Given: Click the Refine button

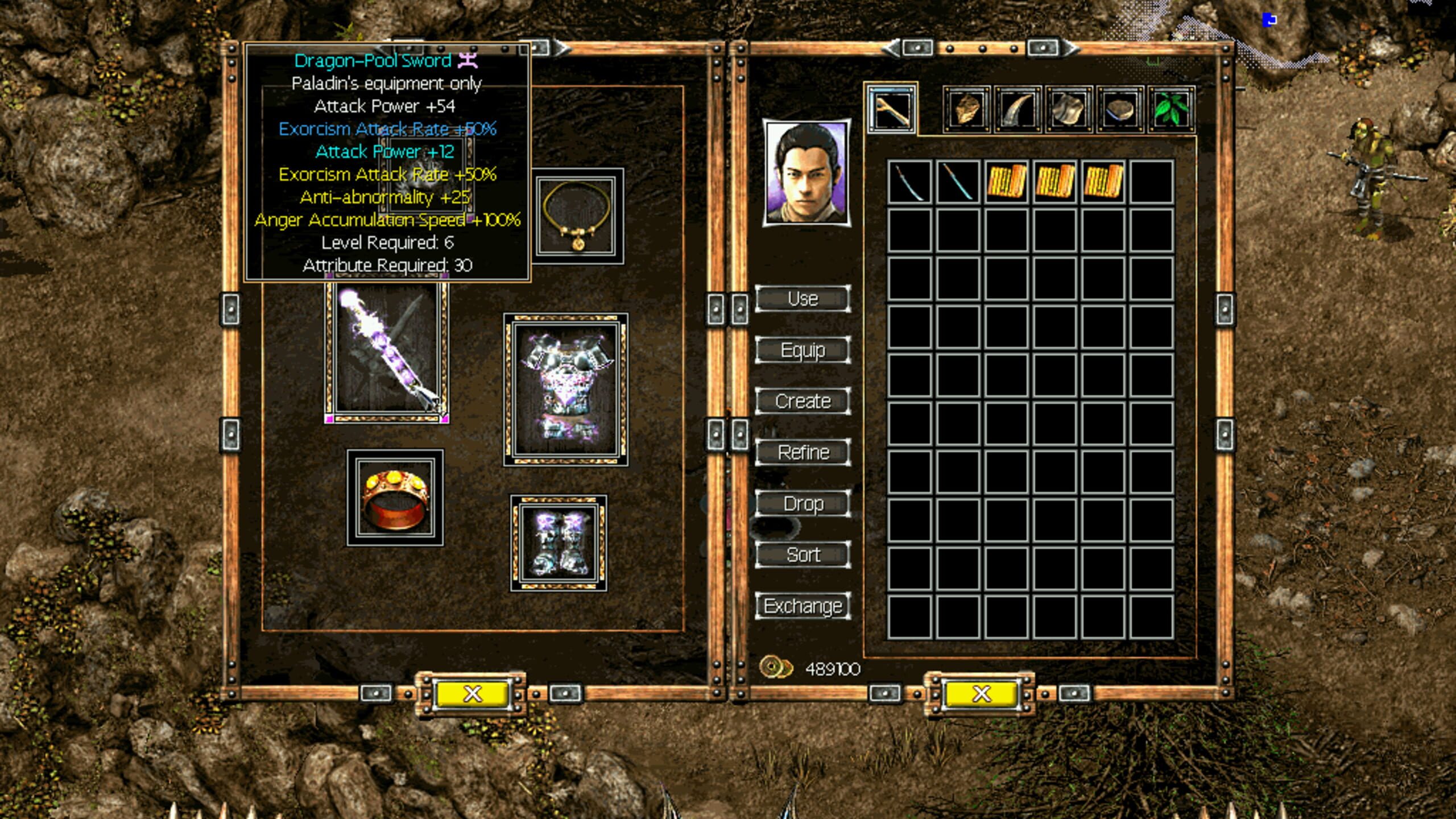Looking at the screenshot, I should 803,452.
